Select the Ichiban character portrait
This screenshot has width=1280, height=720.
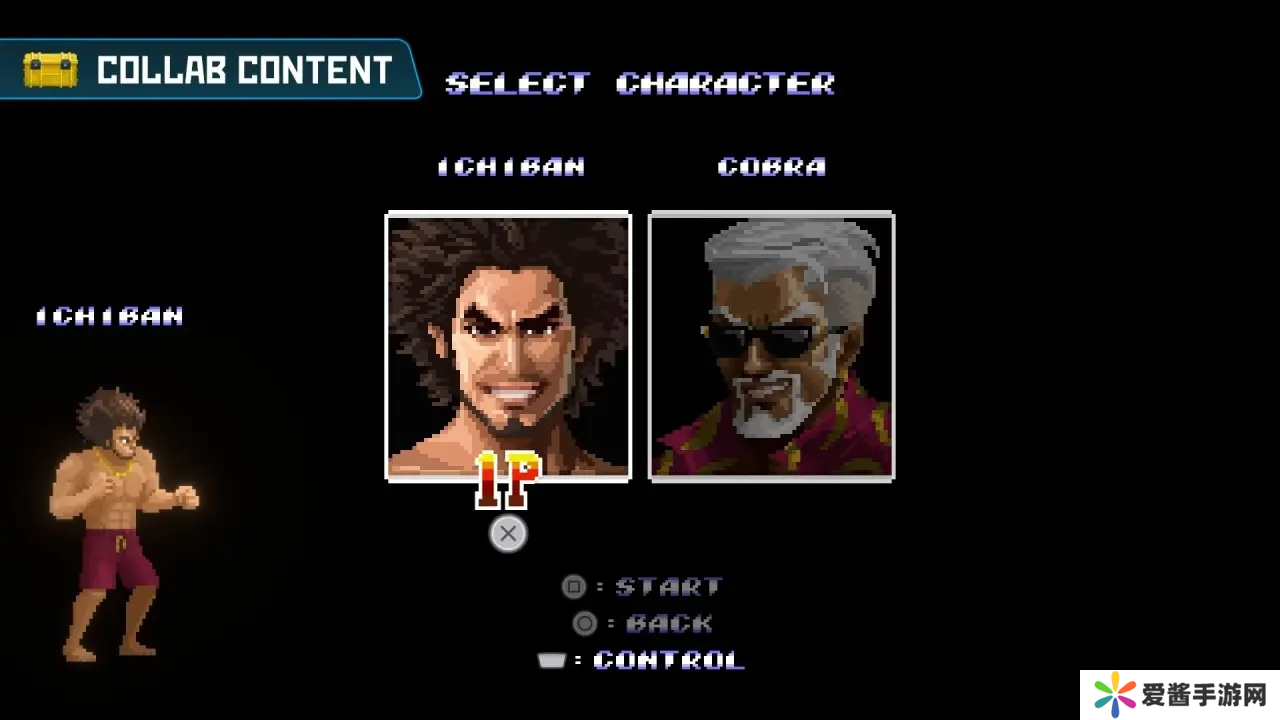click(508, 345)
